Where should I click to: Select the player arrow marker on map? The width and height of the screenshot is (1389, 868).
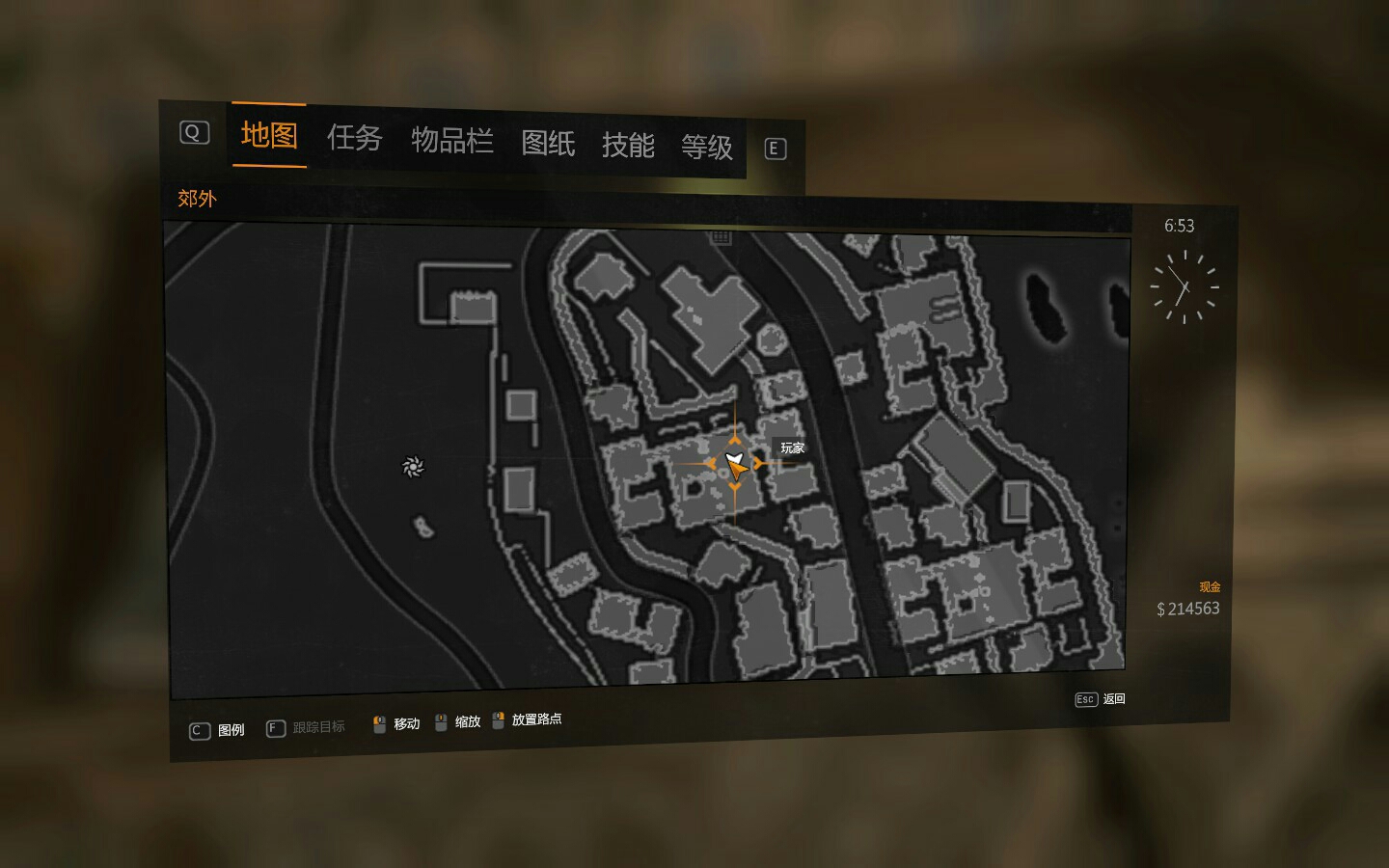(x=735, y=465)
